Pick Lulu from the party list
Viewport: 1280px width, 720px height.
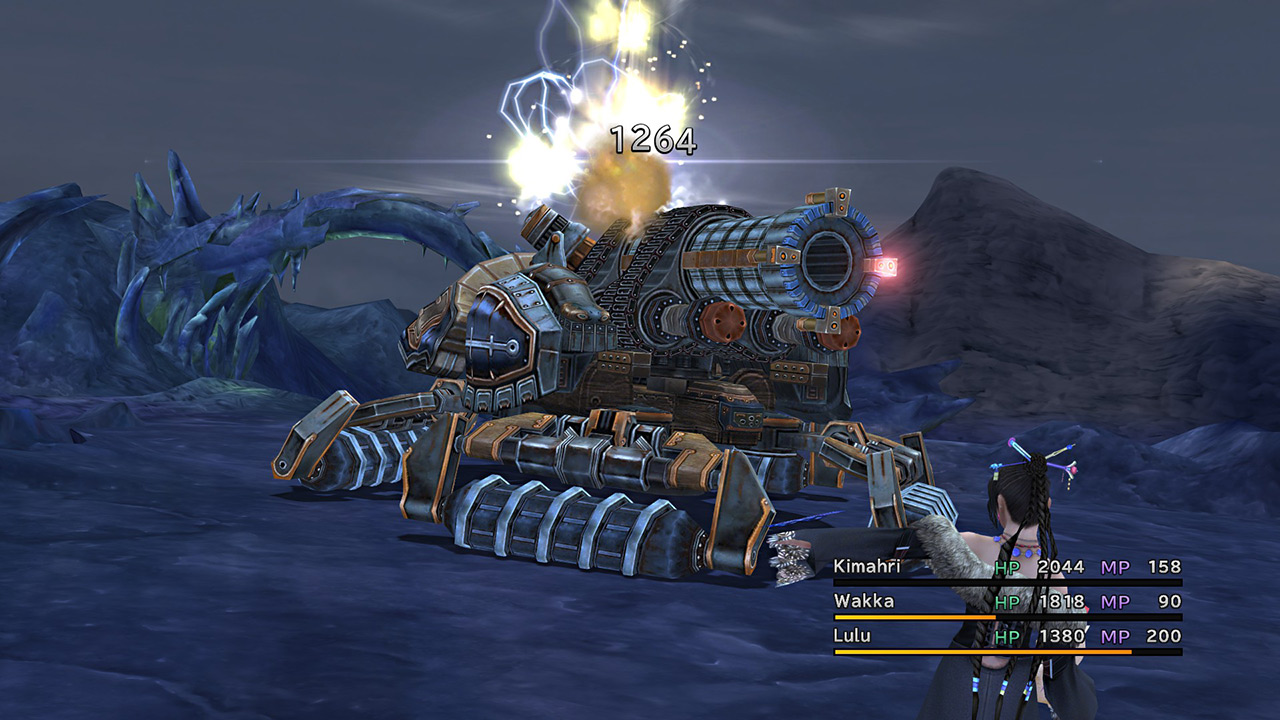pyautogui.click(x=852, y=636)
